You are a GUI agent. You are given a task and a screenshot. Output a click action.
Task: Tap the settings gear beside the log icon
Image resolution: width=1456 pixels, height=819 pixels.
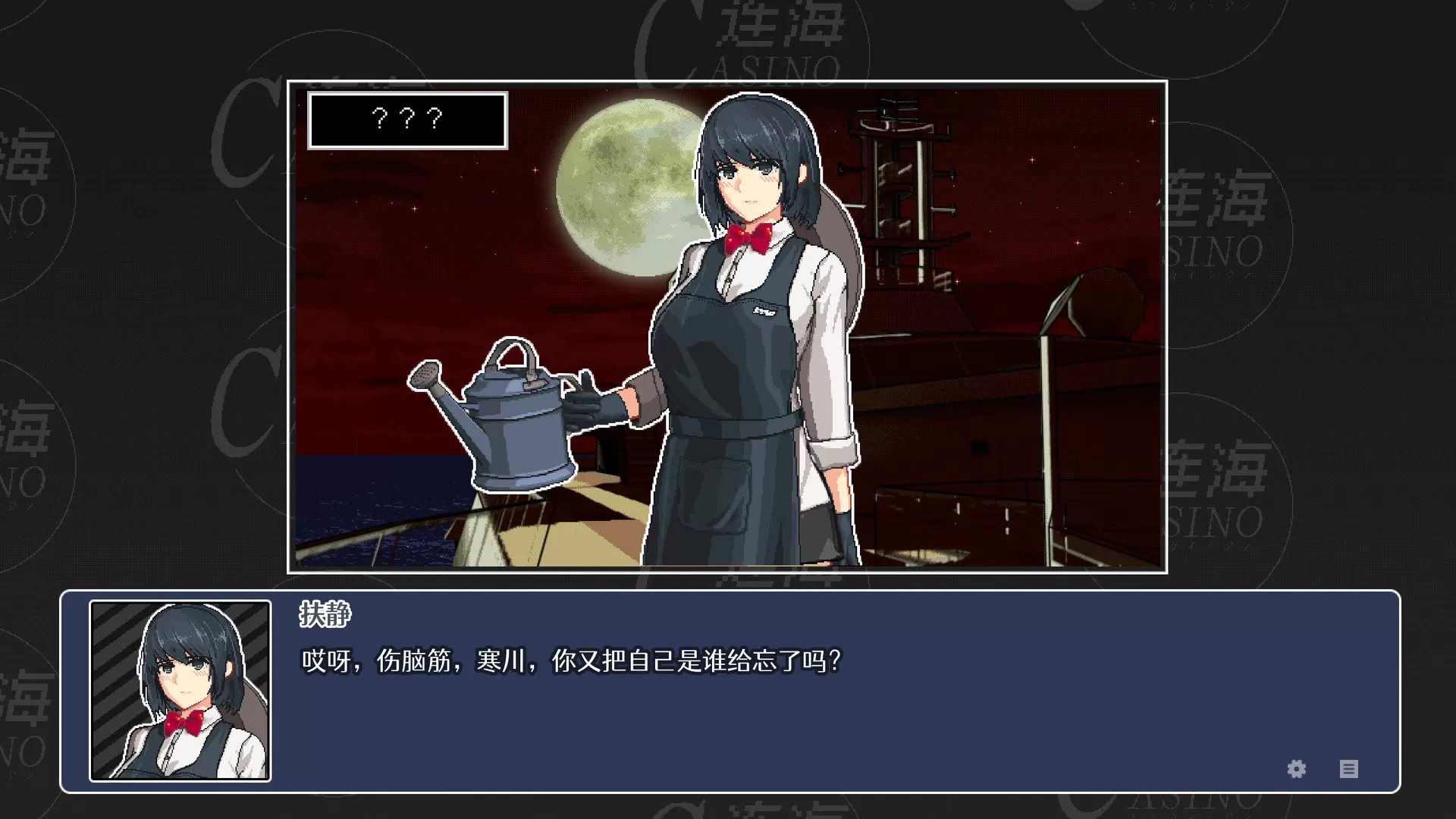[1296, 769]
